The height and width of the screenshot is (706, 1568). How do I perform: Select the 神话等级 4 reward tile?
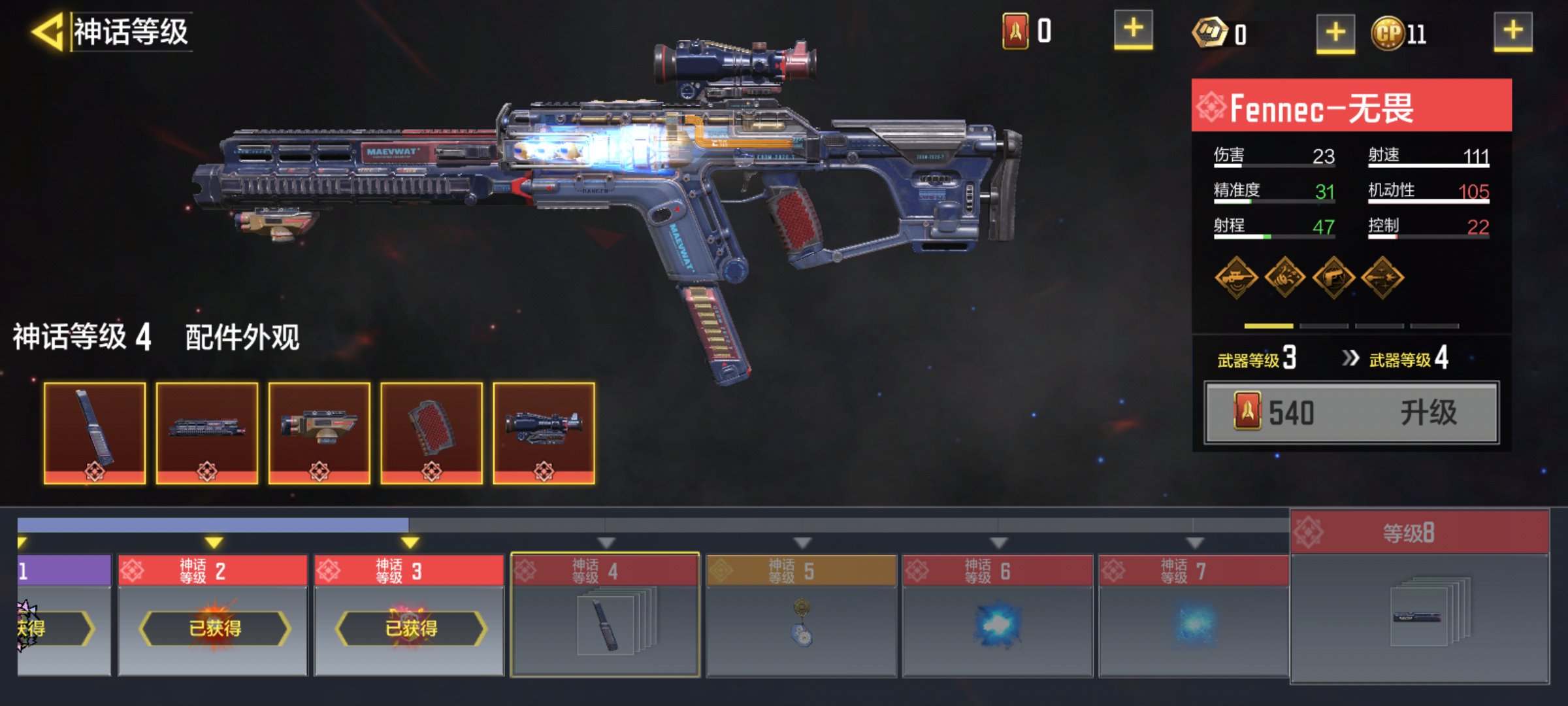pos(605,614)
